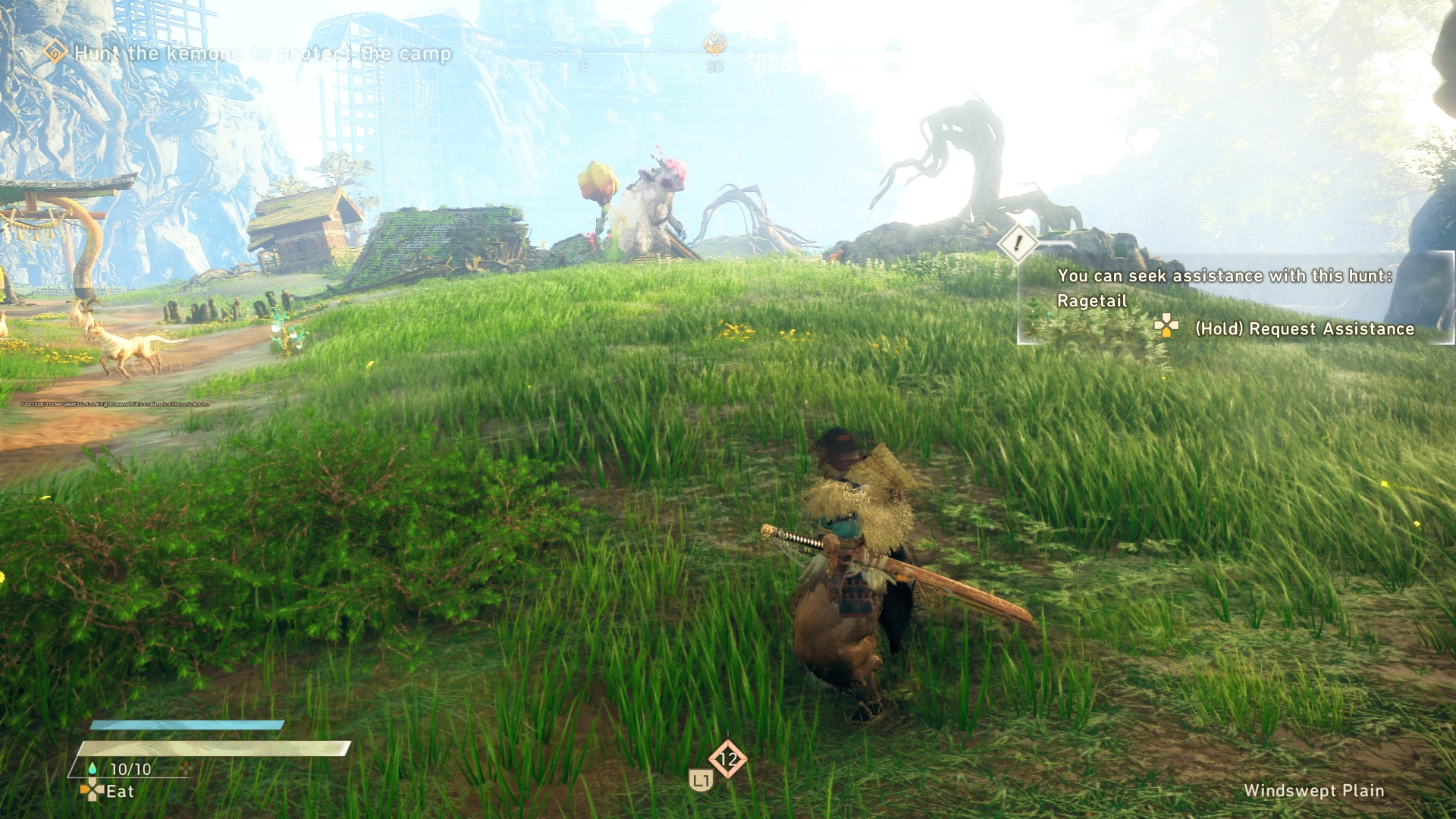Click the Request Assistance prompt
Viewport: 1456px width, 819px height.
1304,329
